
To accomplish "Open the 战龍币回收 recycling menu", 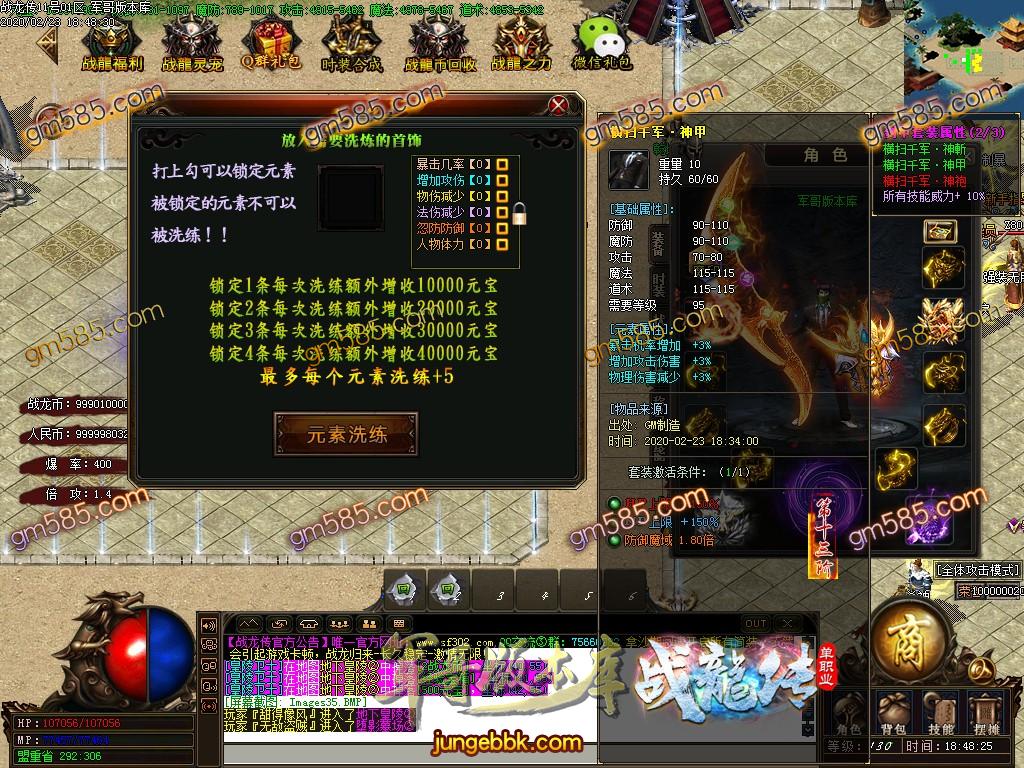I will (x=434, y=43).
